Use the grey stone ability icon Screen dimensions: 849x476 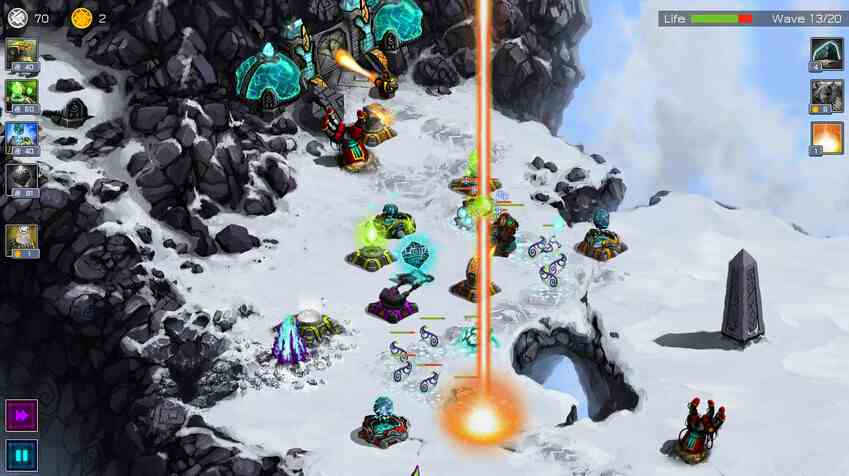[x=826, y=96]
